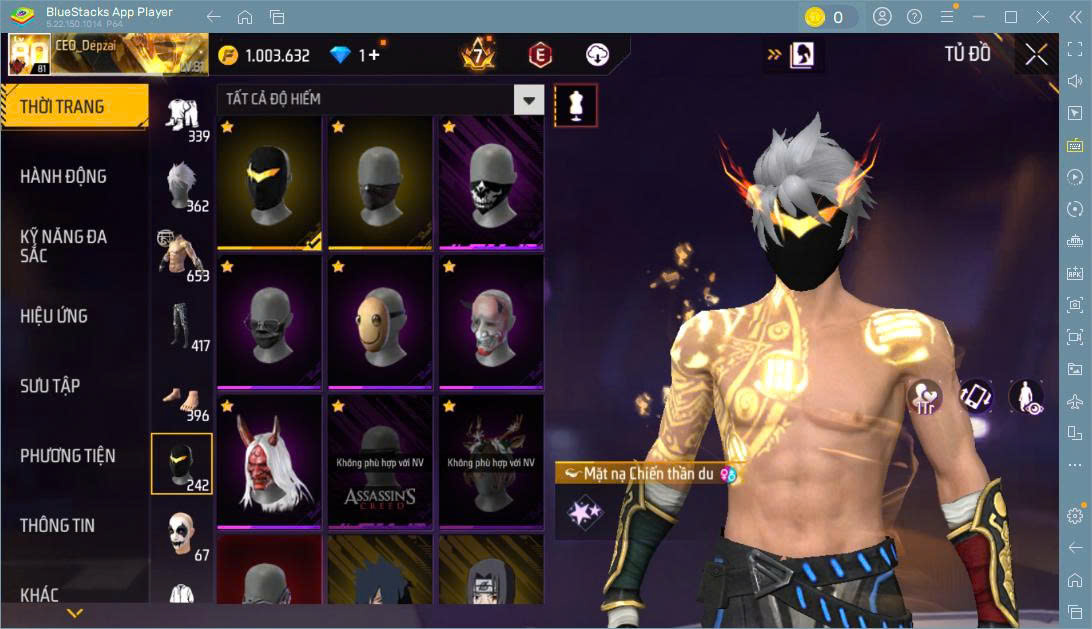Show the hairstyle subcategory with 362 items
Screen dimensions: 1092x629
click(182, 186)
